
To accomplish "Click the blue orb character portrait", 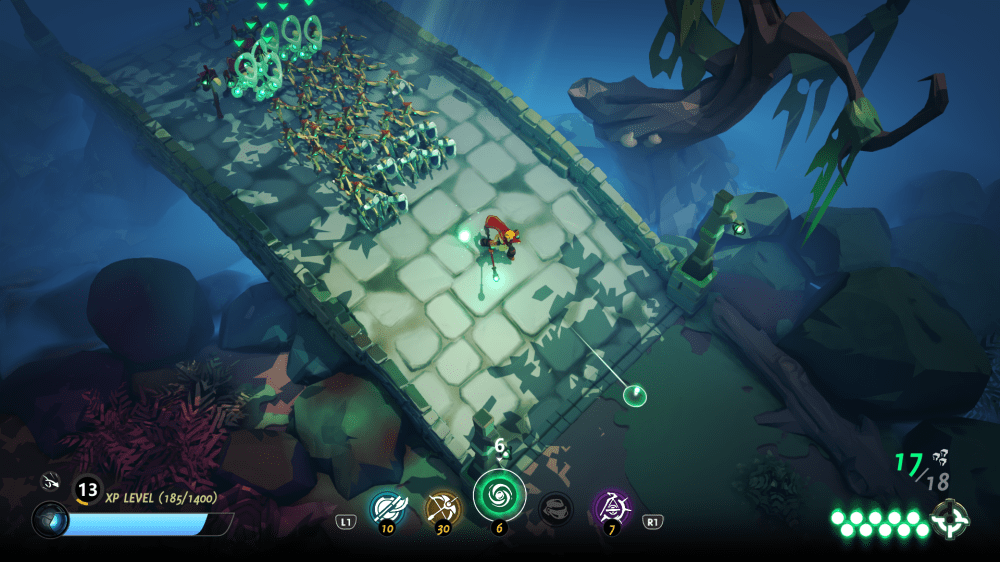I will [x=49, y=521].
